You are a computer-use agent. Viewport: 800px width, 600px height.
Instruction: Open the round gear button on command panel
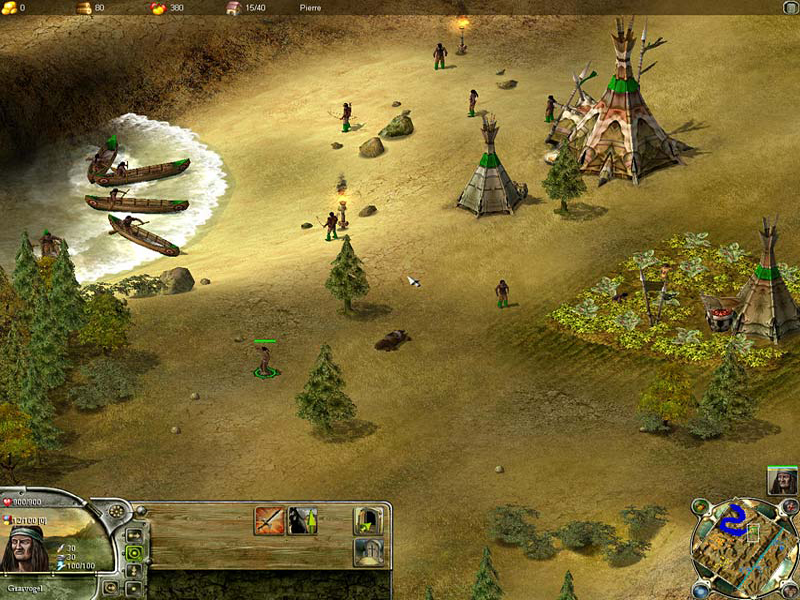[118, 511]
